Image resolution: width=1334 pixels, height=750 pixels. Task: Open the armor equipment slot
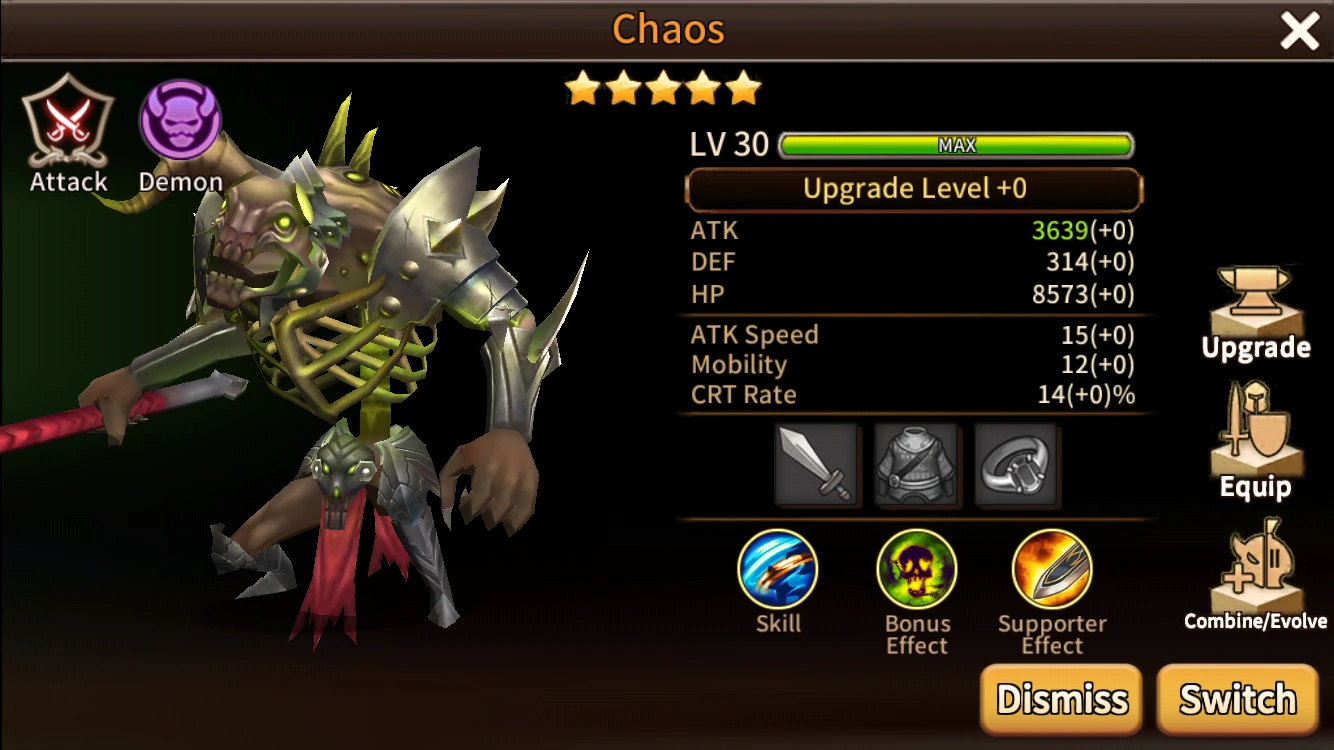pyautogui.click(x=917, y=466)
